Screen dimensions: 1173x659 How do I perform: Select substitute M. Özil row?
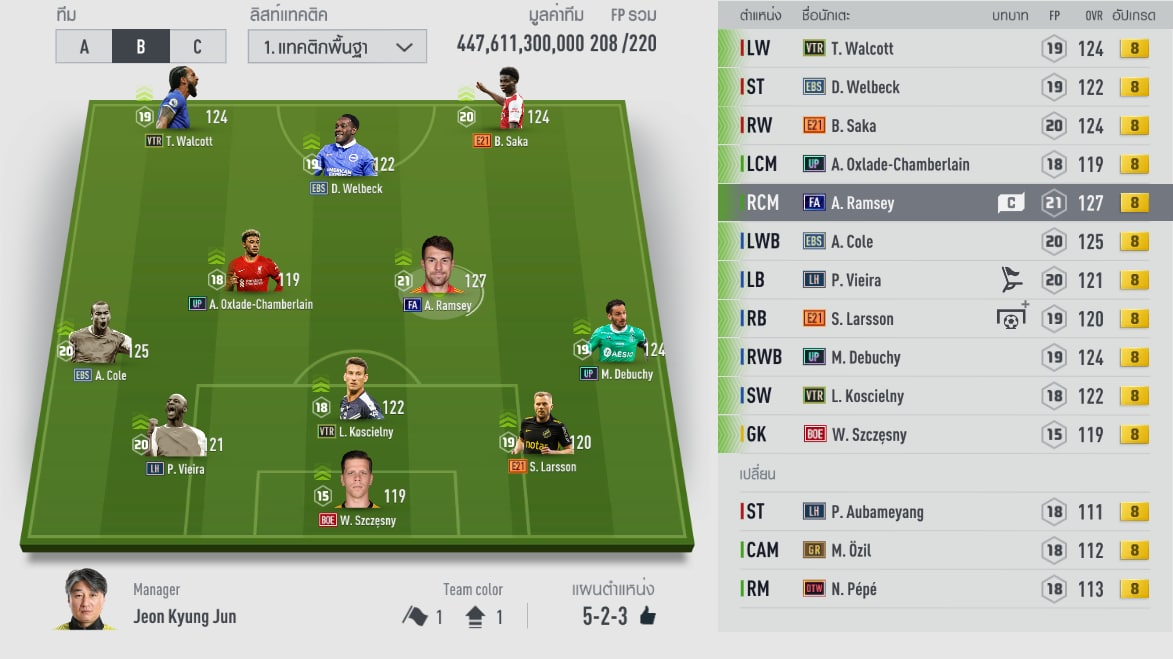coord(944,550)
